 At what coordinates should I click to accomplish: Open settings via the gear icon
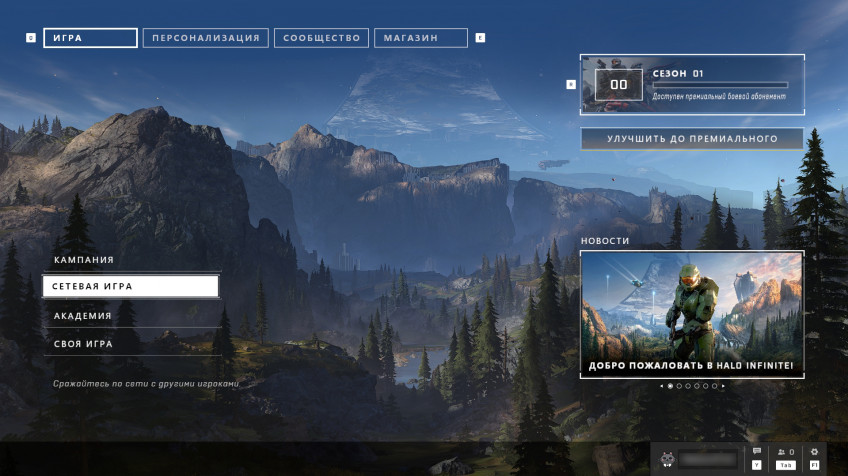[814, 453]
